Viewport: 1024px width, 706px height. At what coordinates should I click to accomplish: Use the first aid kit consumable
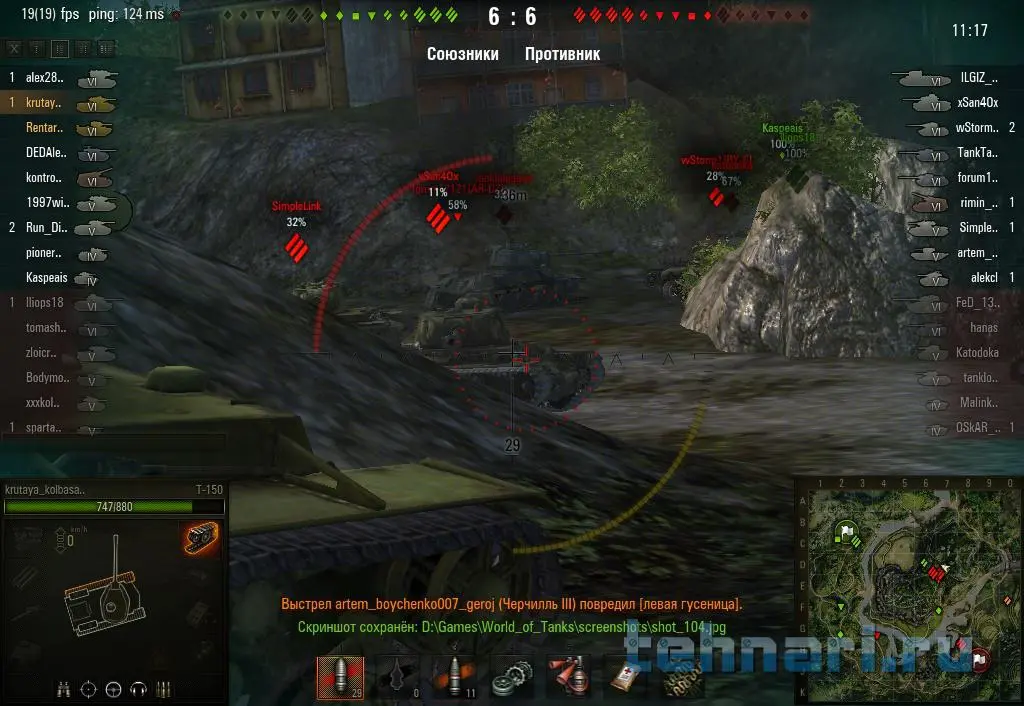coord(625,678)
